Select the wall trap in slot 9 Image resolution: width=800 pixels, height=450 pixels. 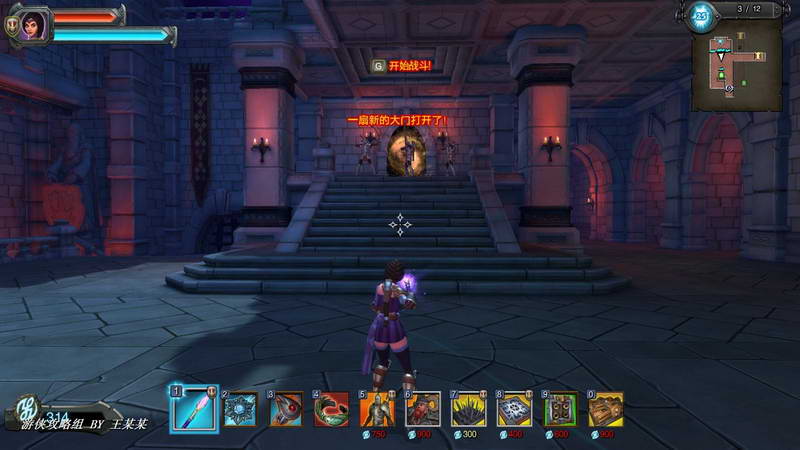tap(561, 409)
